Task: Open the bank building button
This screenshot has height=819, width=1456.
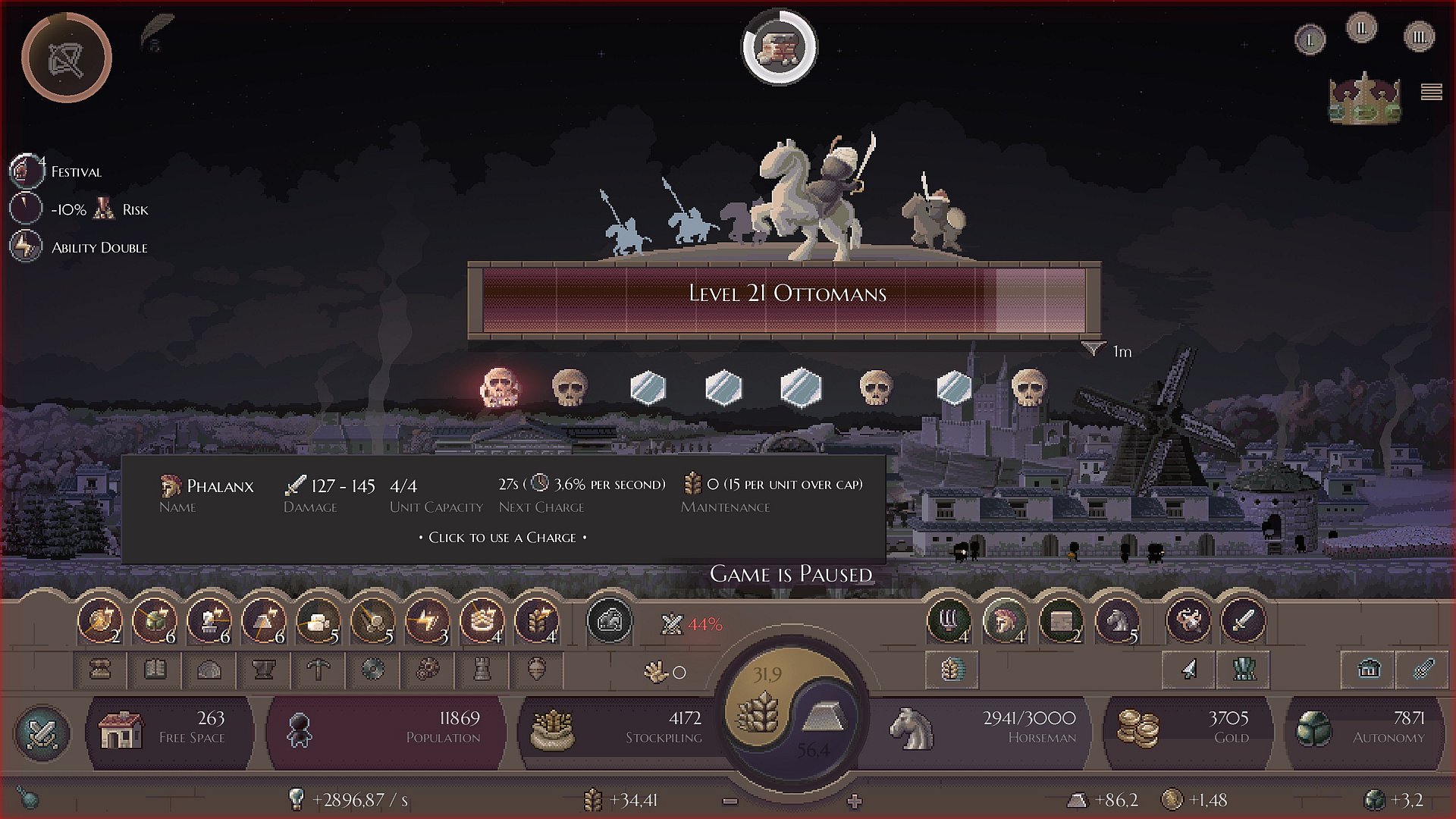Action: [x=1369, y=670]
